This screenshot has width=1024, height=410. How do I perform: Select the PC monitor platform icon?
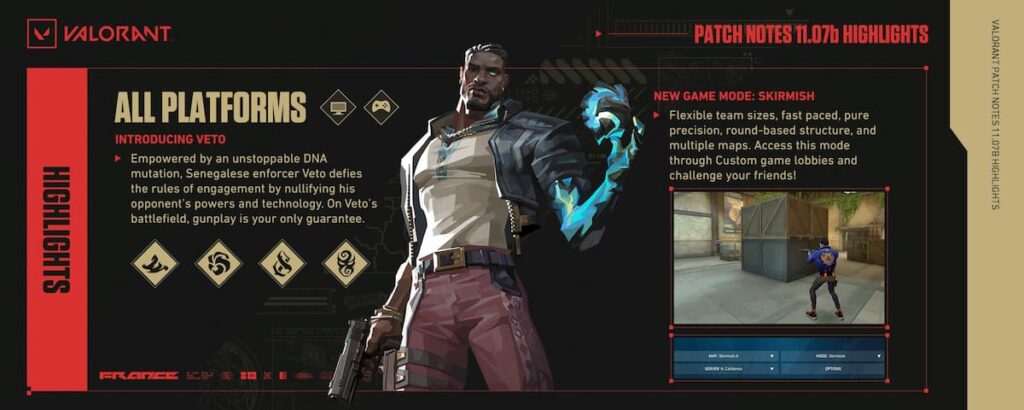(338, 107)
